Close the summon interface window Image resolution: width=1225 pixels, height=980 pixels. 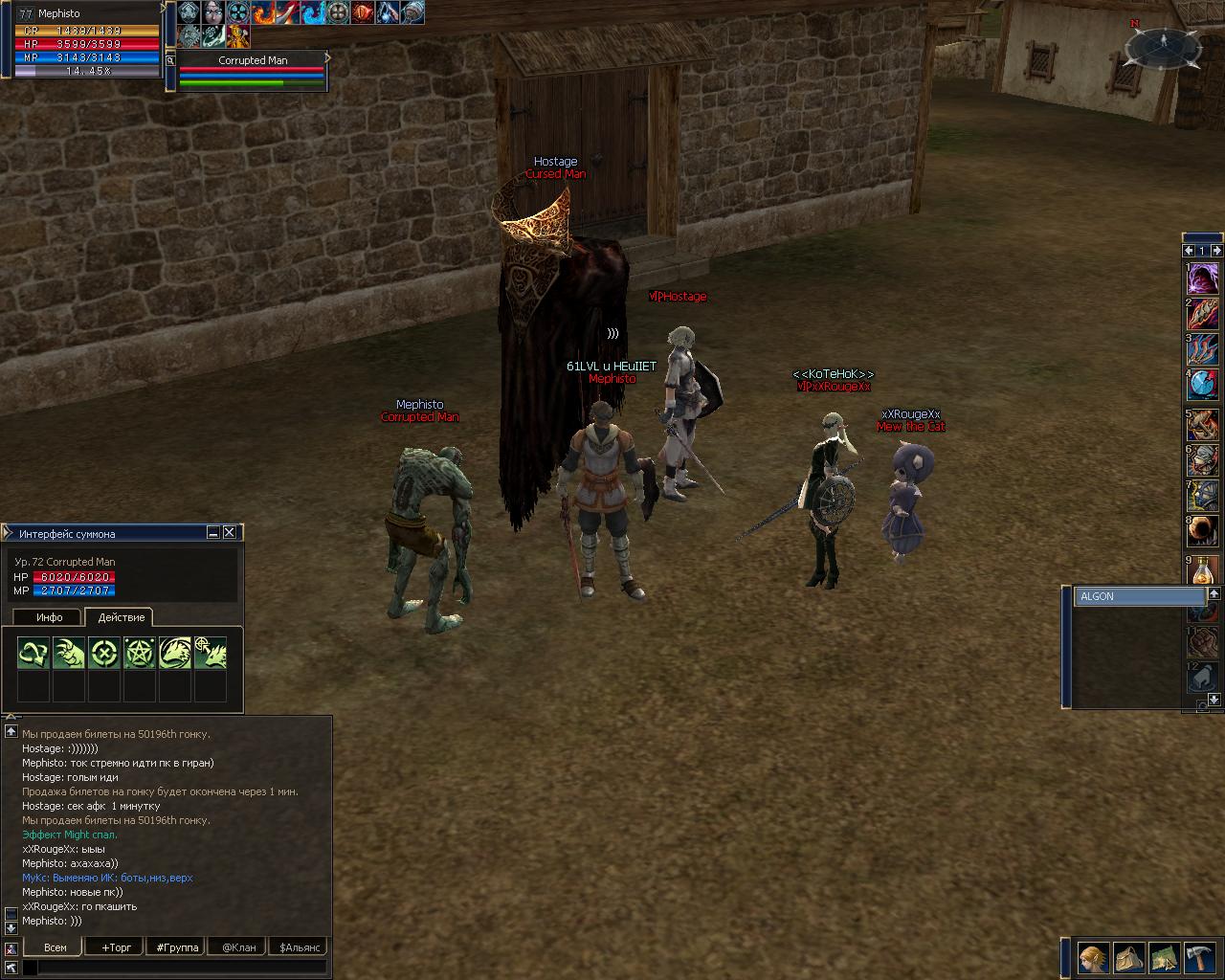tap(230, 533)
